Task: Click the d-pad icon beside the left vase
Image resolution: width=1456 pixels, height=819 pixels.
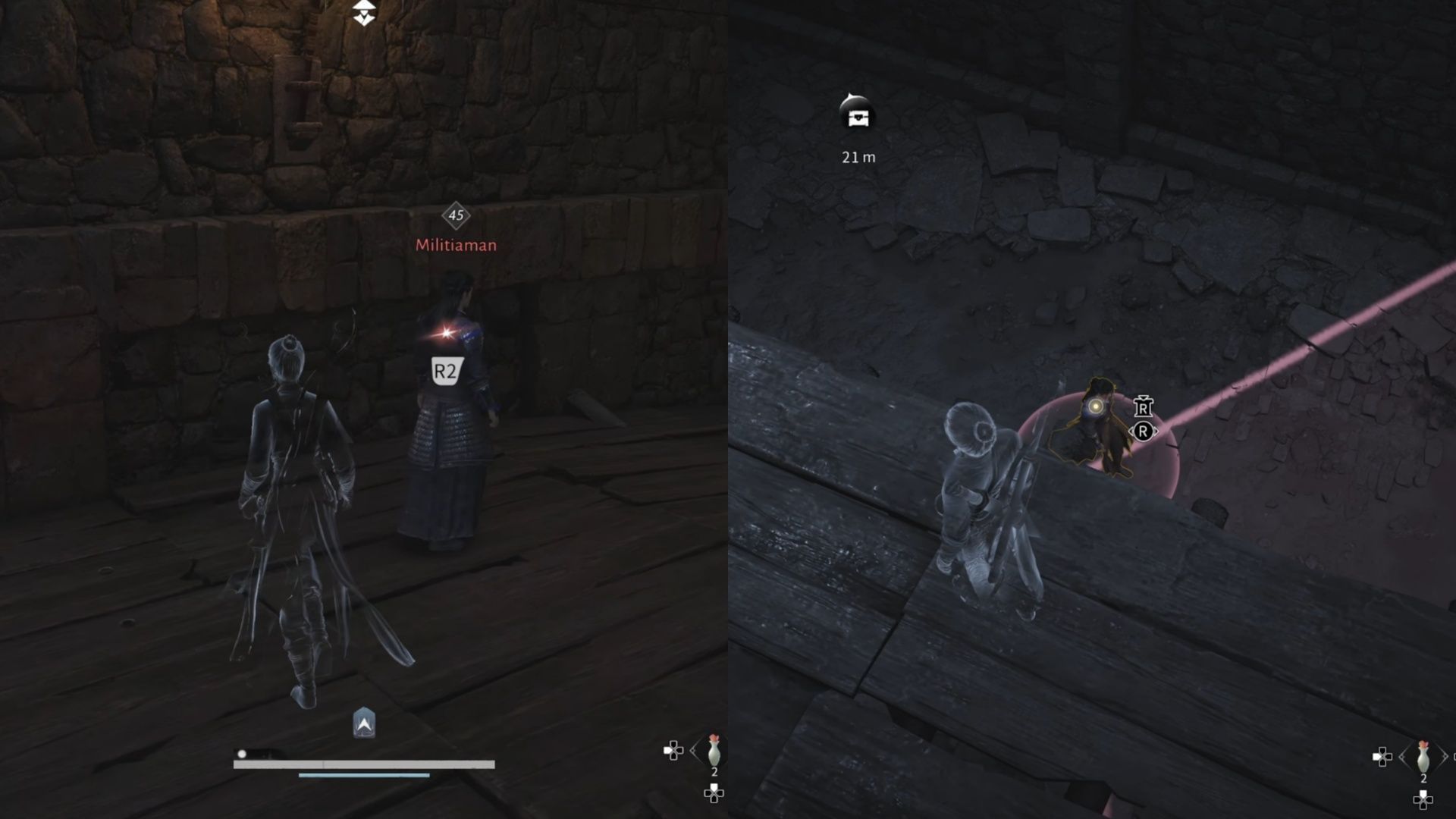Action: 673,751
